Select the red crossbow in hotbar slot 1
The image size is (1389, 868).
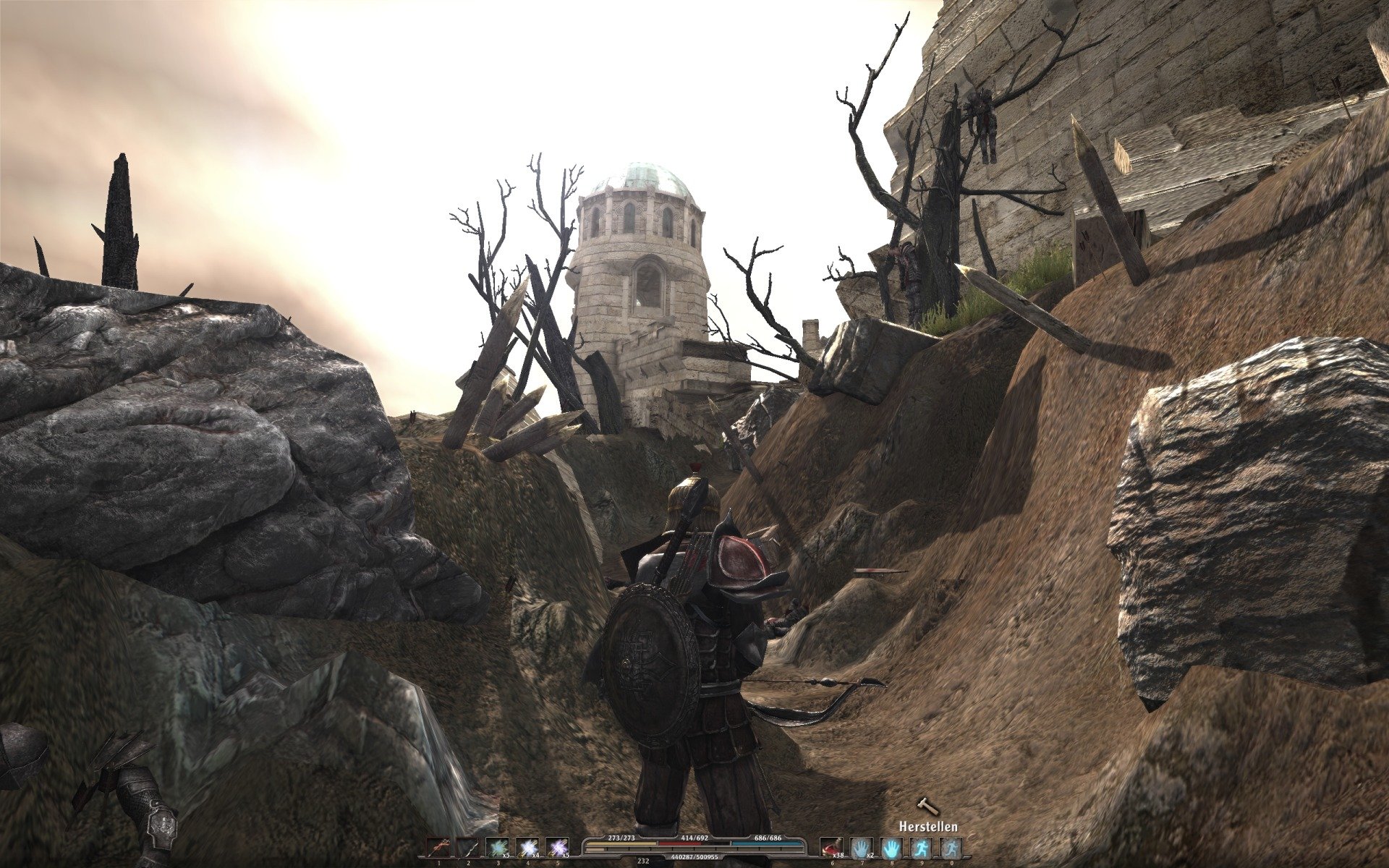(x=438, y=847)
